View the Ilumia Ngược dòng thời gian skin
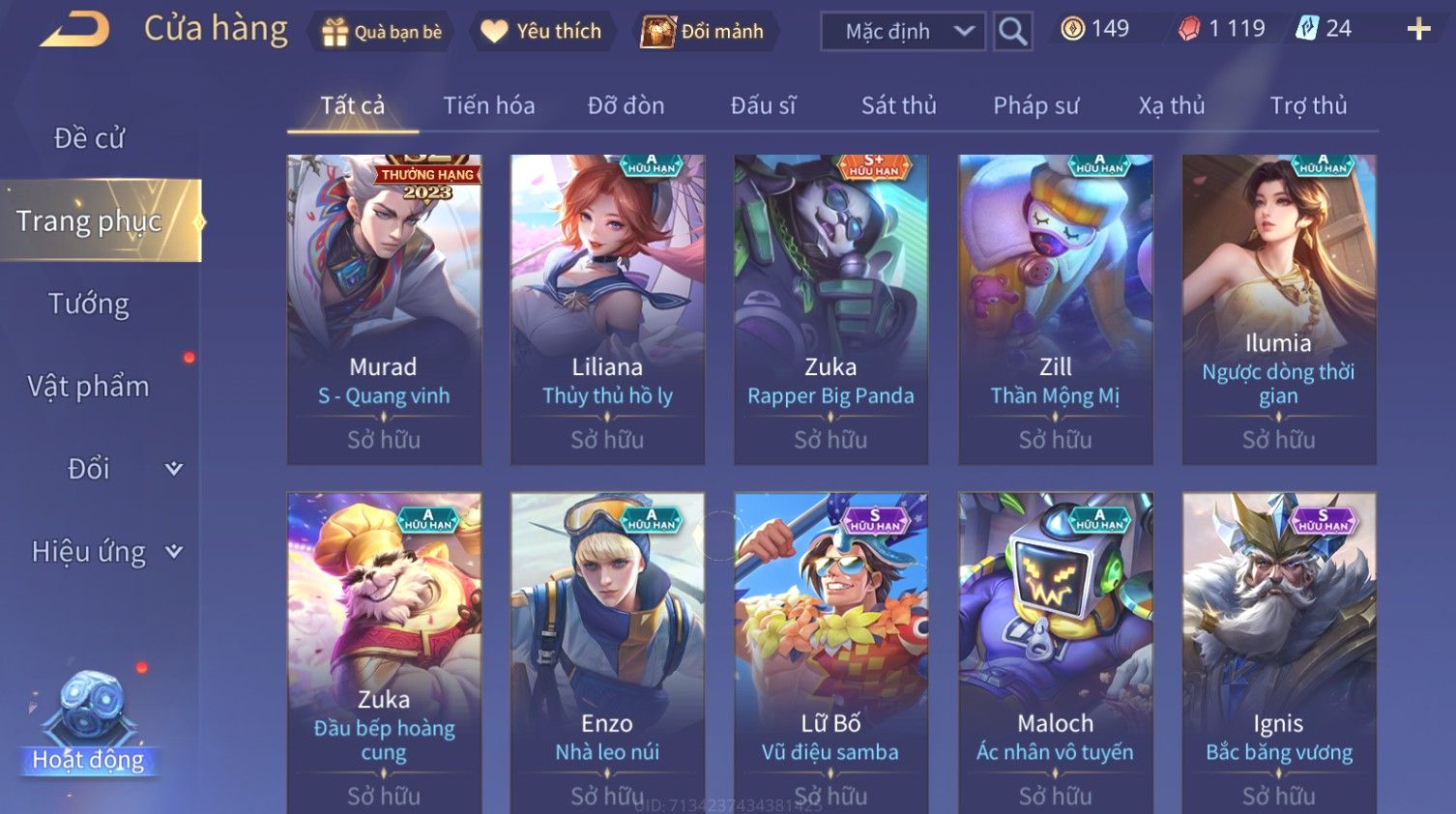 click(1278, 309)
